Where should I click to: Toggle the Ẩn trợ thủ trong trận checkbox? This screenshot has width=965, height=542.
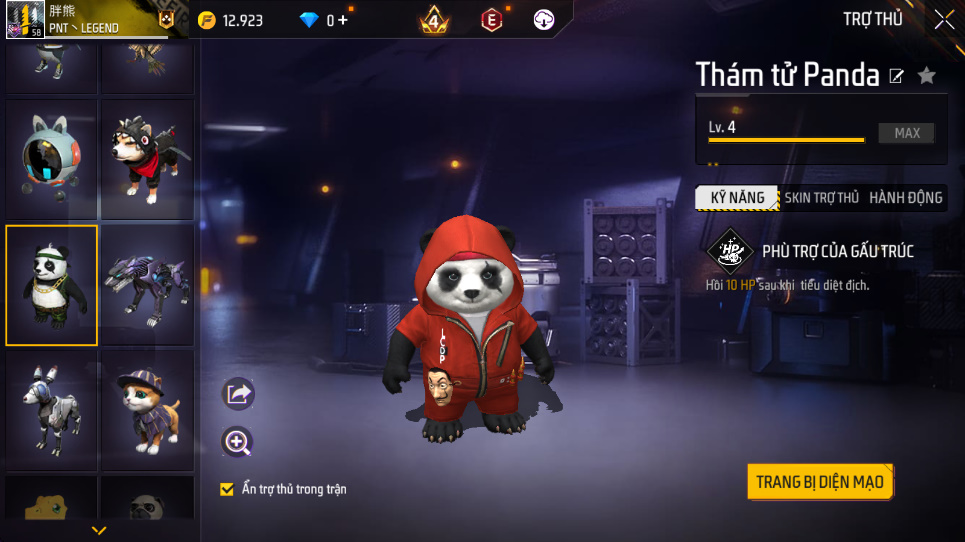[x=227, y=489]
